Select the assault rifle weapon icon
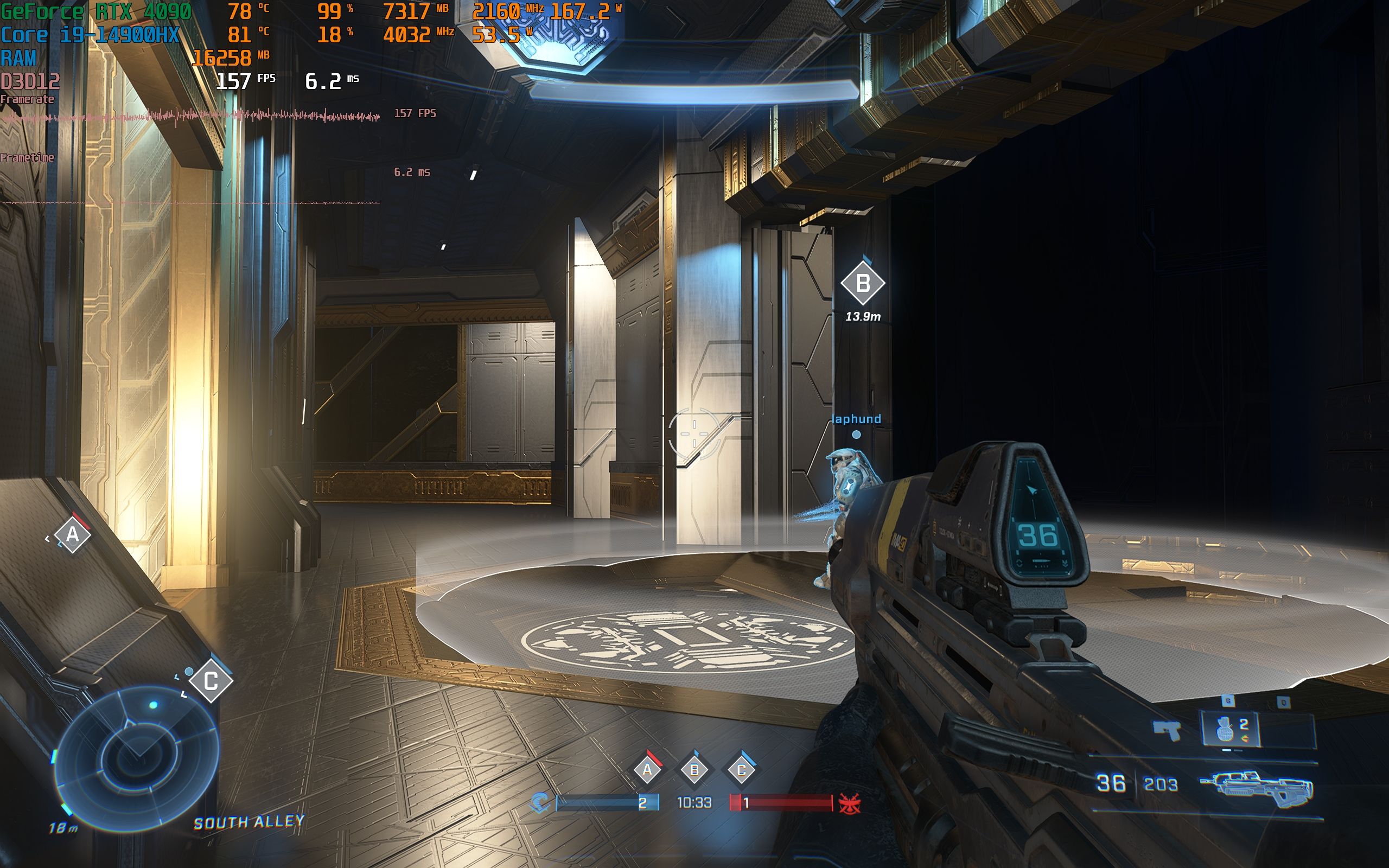This screenshot has height=868, width=1389. pos(1257,789)
